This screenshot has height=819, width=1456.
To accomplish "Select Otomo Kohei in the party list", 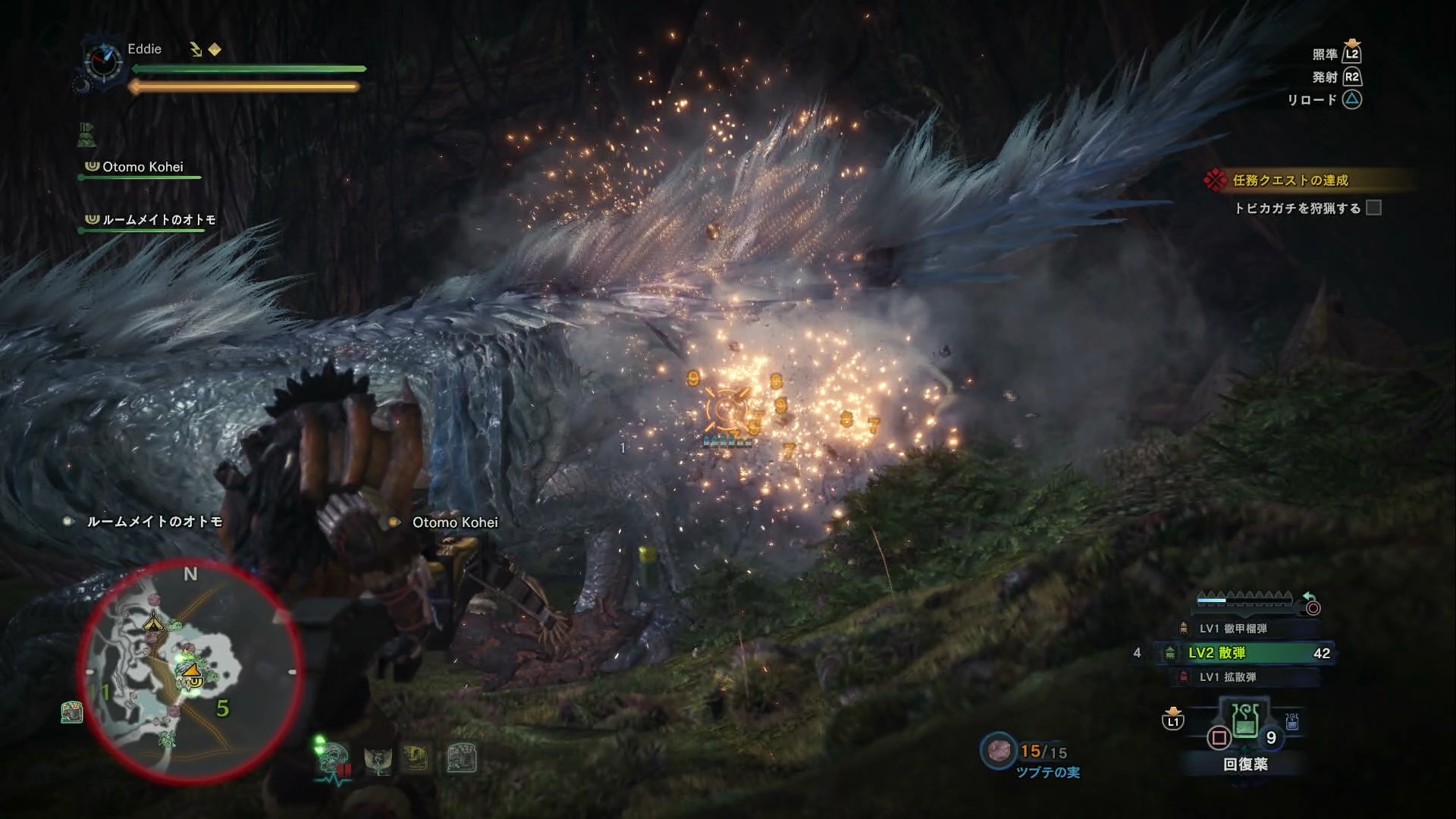I will 142,167.
